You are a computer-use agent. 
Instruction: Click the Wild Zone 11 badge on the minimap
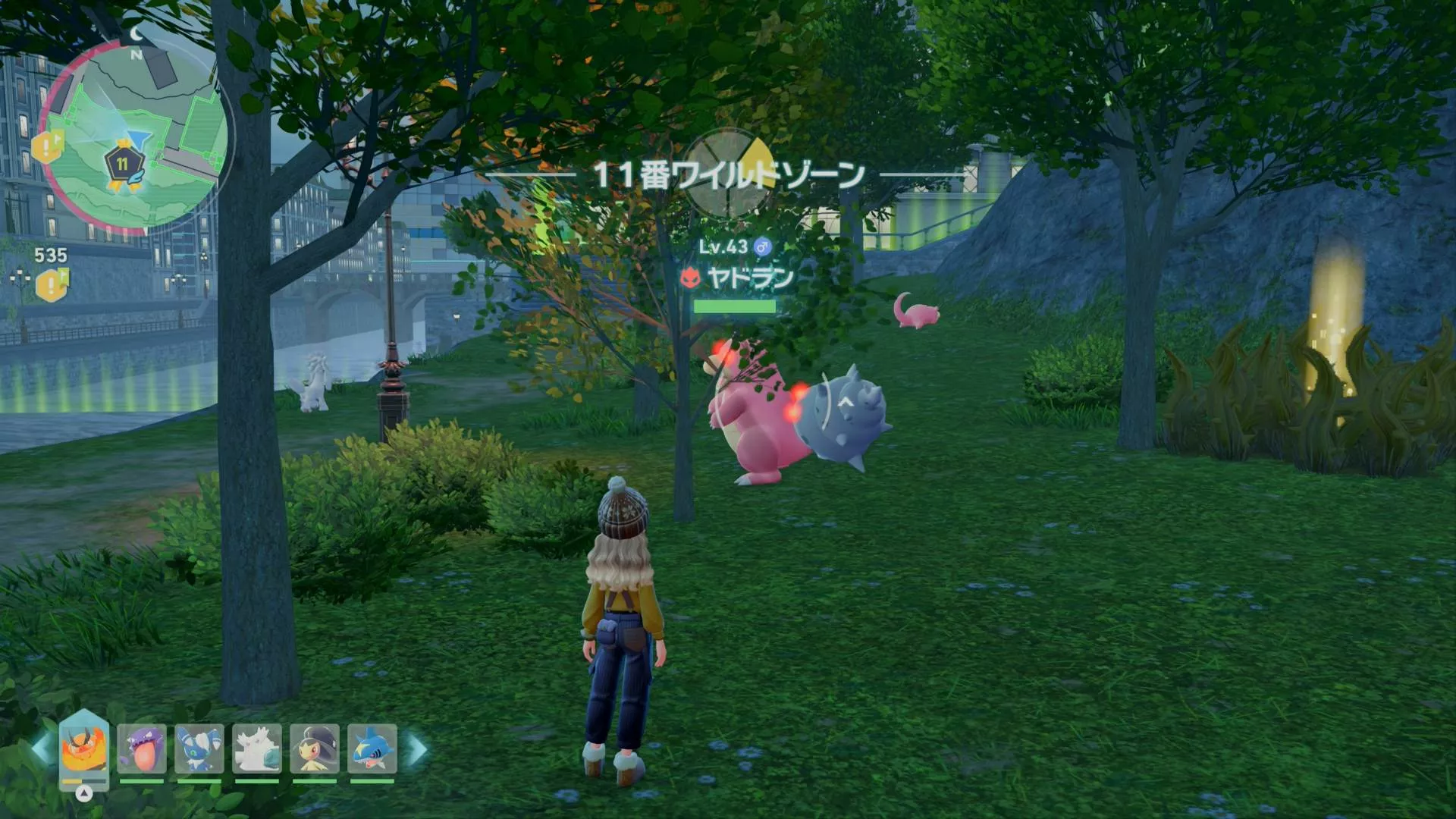123,162
